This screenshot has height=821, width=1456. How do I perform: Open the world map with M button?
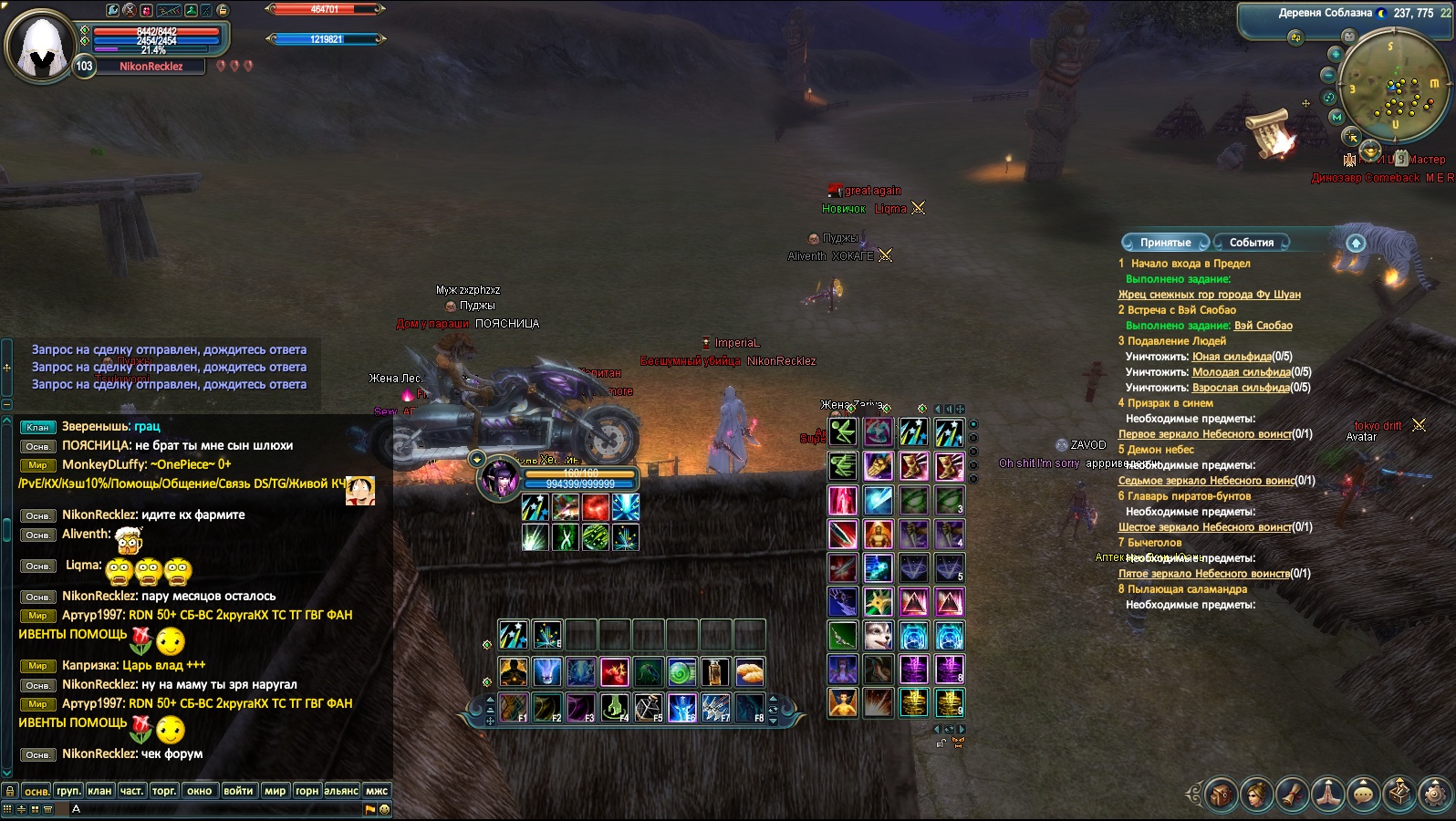[x=1337, y=117]
